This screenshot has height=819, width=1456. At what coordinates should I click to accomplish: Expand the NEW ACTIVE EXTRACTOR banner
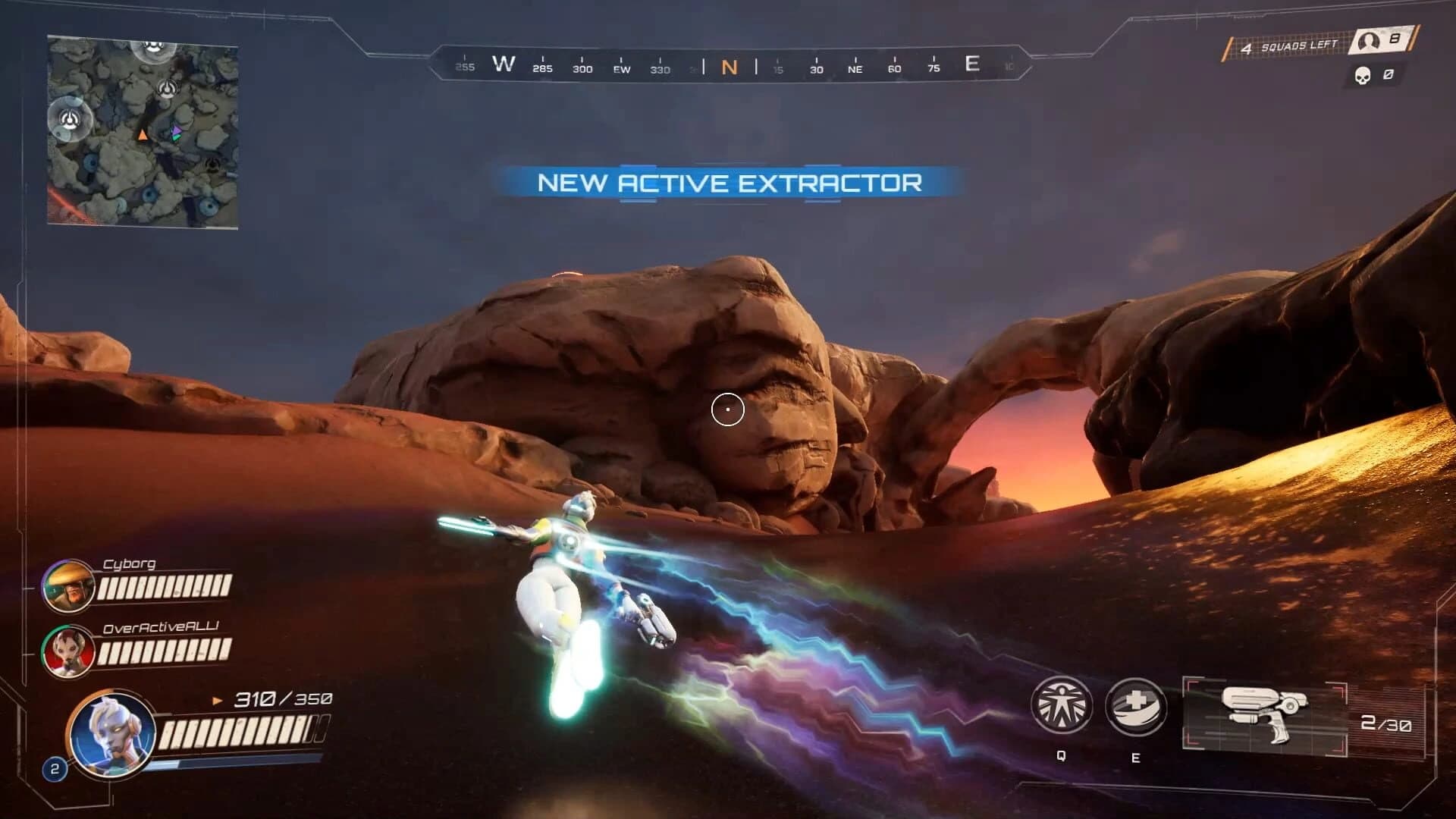point(730,183)
